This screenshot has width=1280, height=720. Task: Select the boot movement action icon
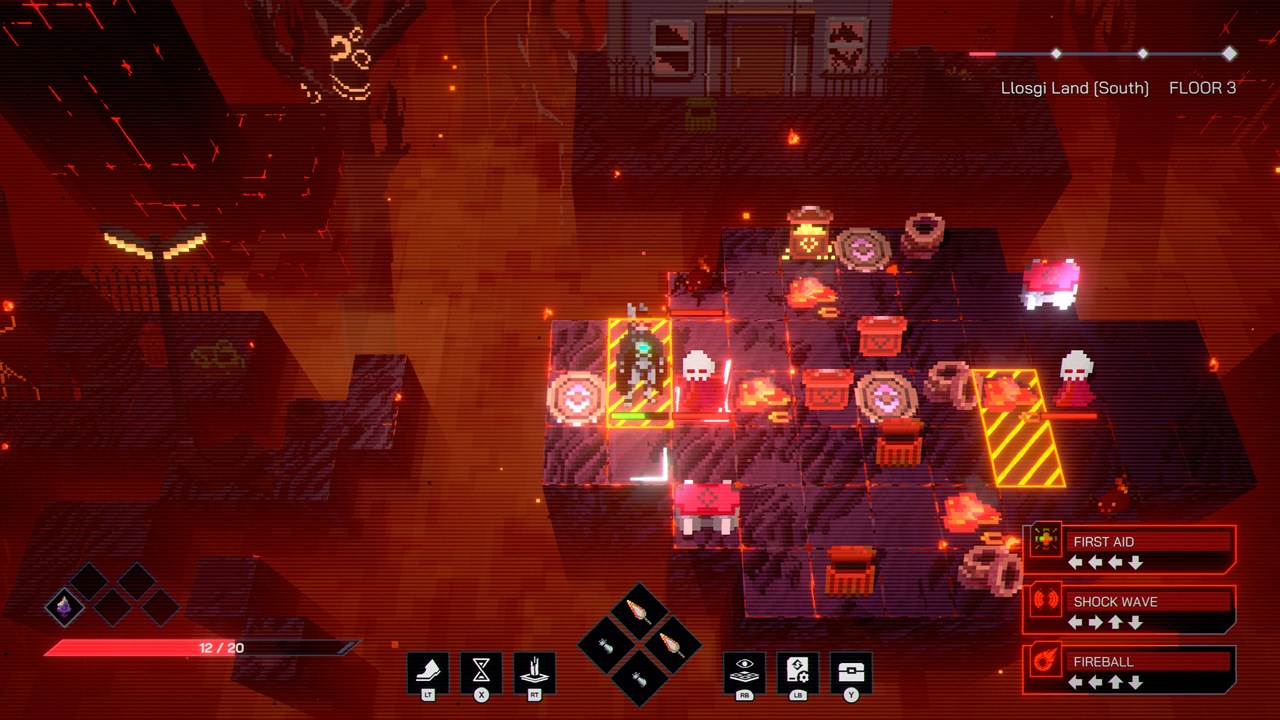pyautogui.click(x=428, y=671)
